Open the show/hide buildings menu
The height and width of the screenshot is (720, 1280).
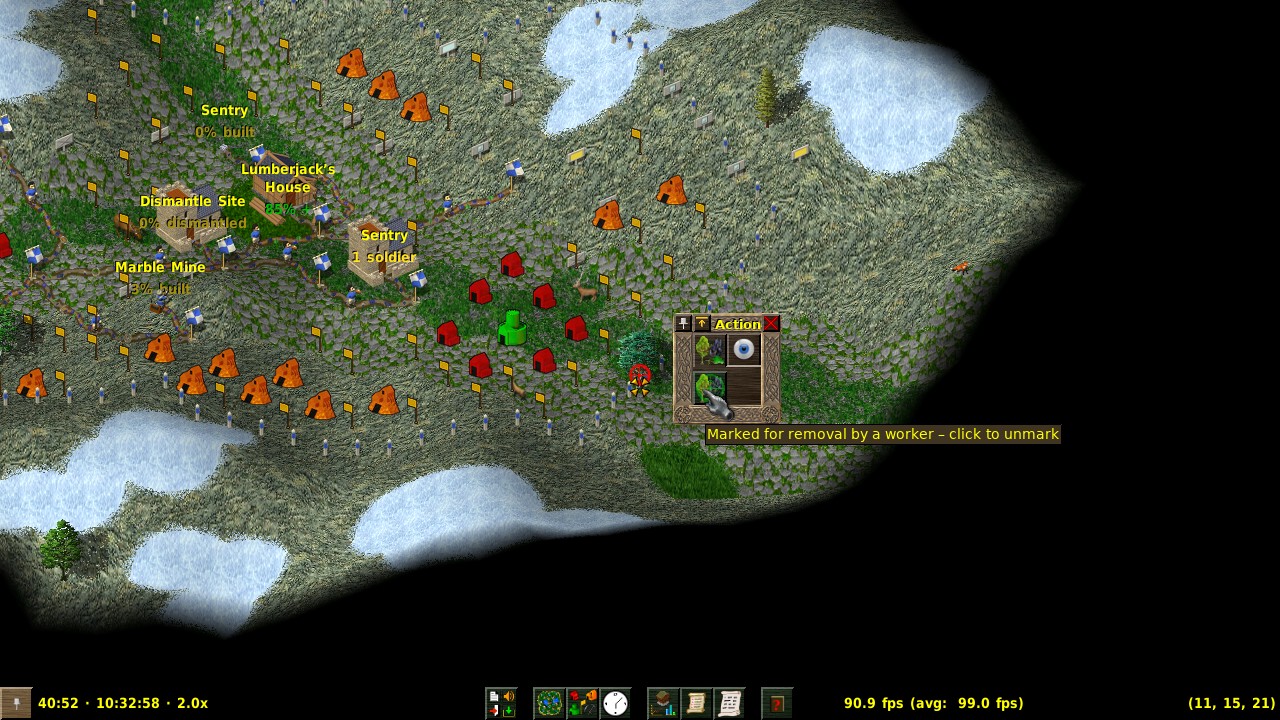(582, 703)
